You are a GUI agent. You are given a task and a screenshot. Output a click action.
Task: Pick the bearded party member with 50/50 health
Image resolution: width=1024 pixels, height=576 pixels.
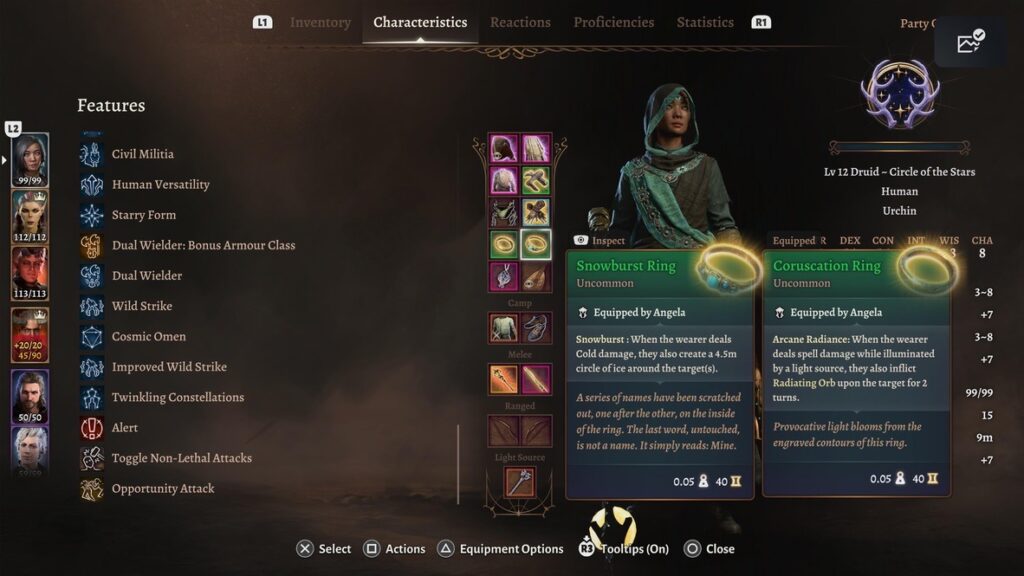(x=30, y=394)
